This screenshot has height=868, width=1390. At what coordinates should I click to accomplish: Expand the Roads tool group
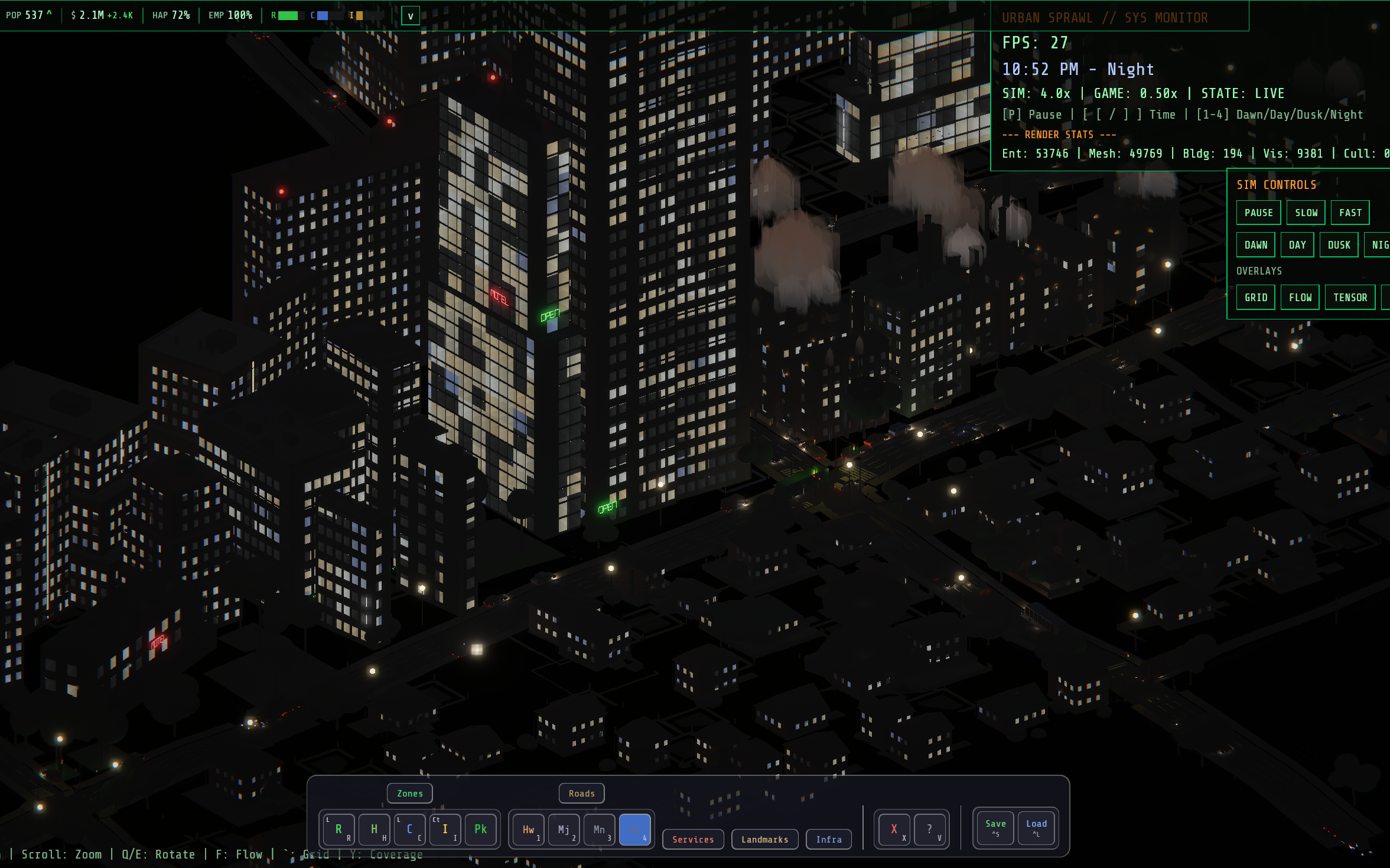tap(581, 793)
